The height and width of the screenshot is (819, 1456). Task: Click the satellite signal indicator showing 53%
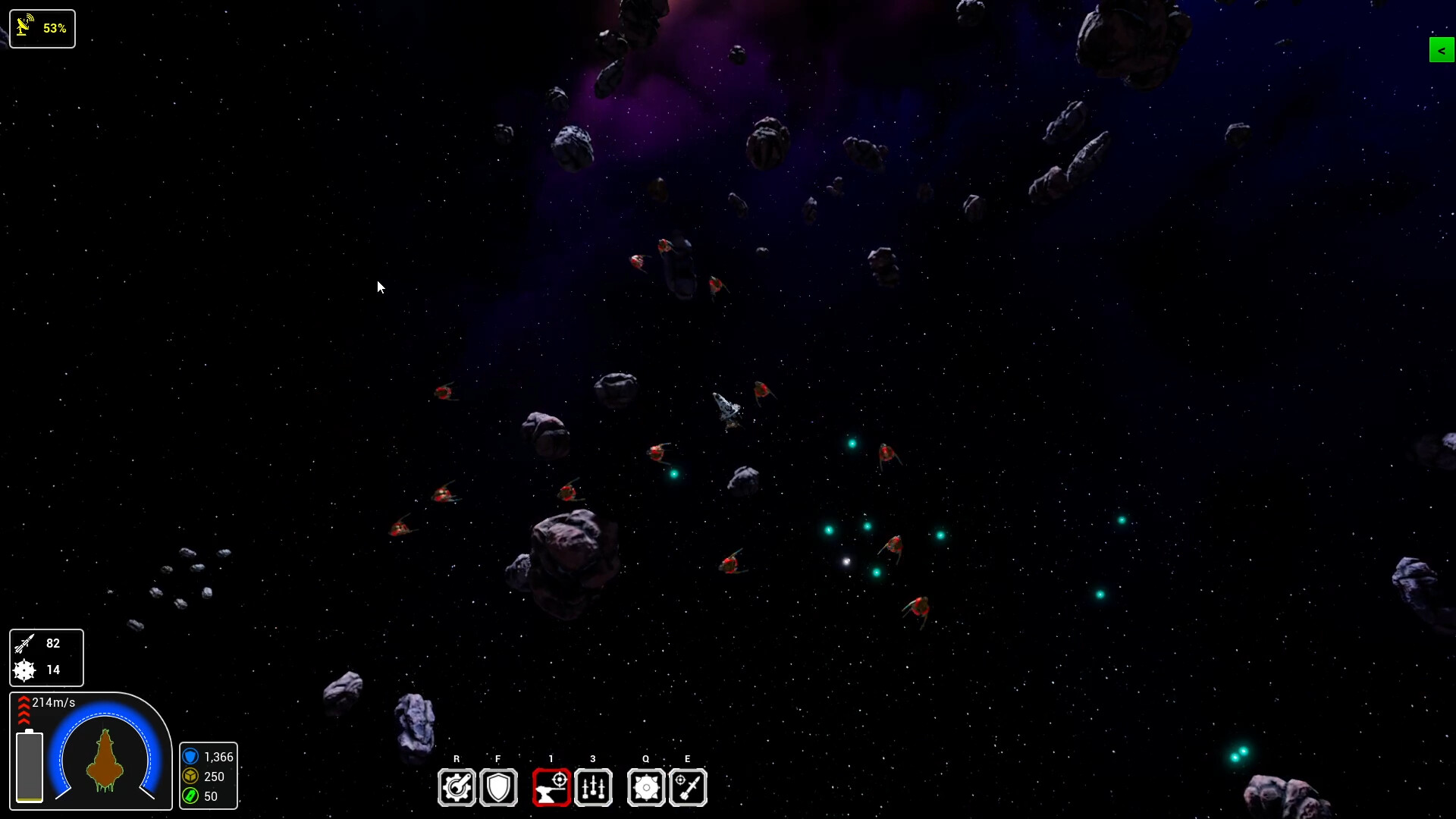point(42,28)
